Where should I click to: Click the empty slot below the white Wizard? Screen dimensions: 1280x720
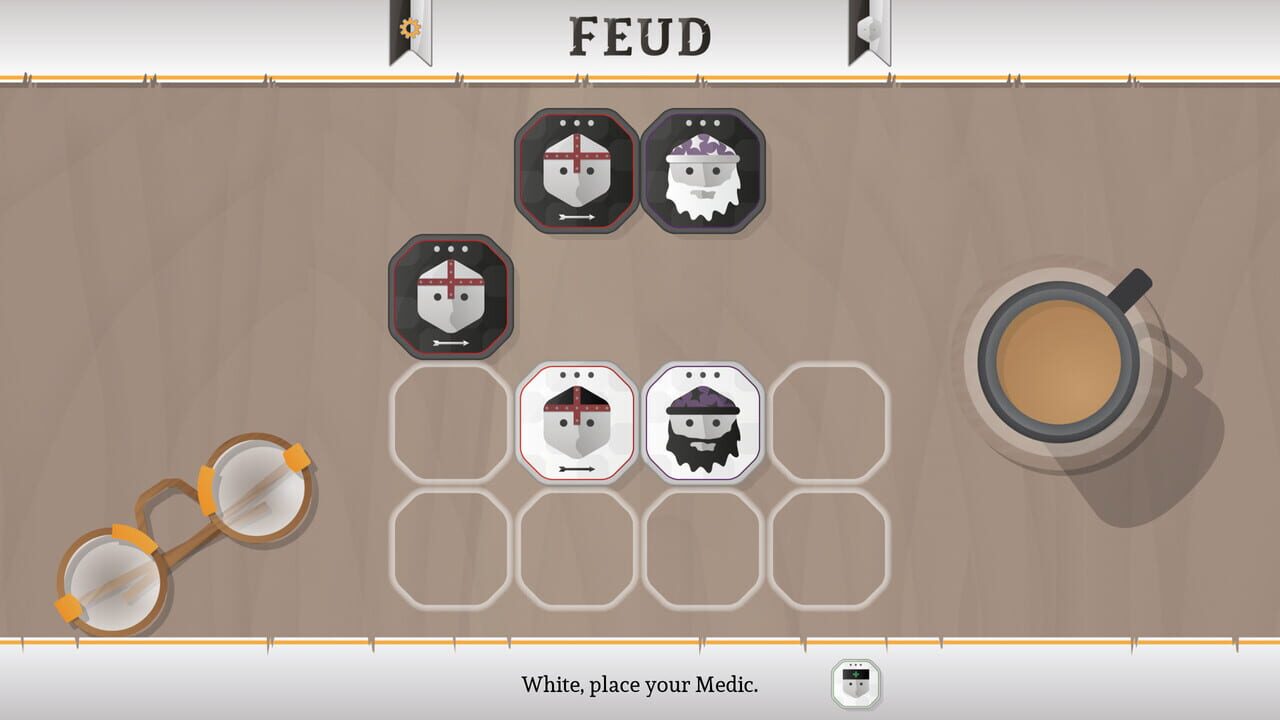705,550
